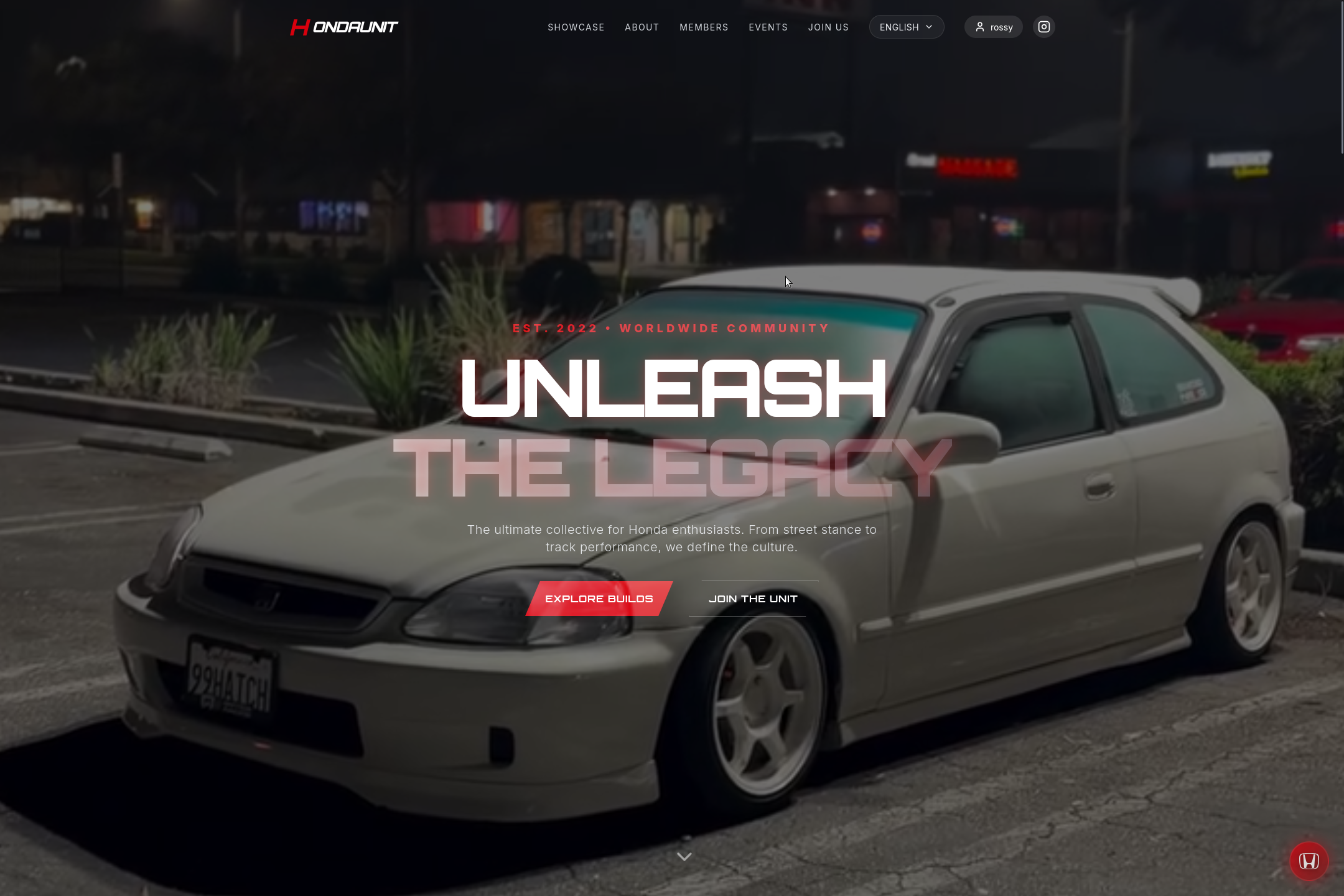Viewport: 1344px width, 896px height.
Task: Navigate to the SHOWCASE section
Action: point(576,27)
